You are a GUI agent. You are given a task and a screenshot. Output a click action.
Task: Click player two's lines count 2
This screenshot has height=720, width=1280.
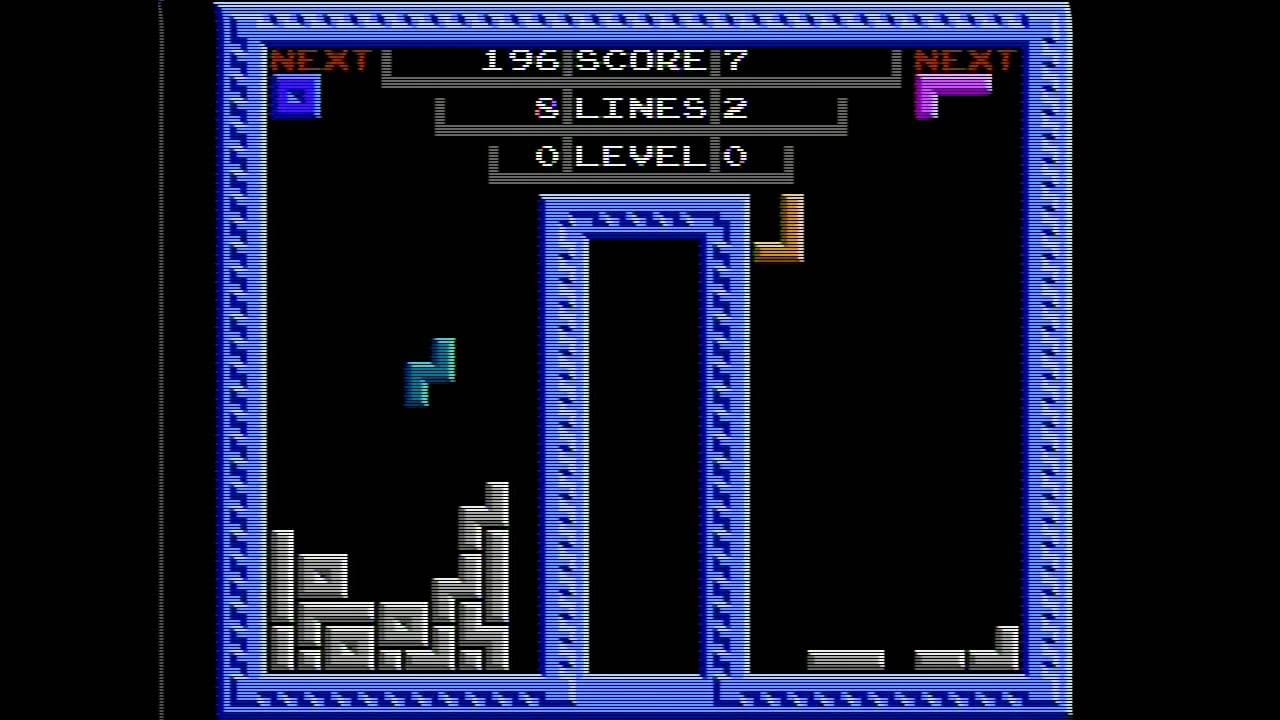tap(737, 108)
